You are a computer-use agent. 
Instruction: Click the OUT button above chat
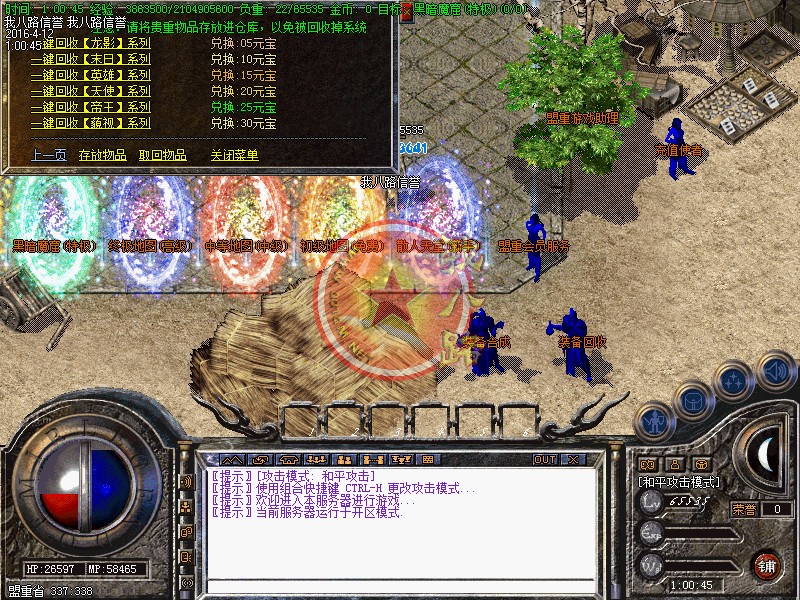(544, 459)
